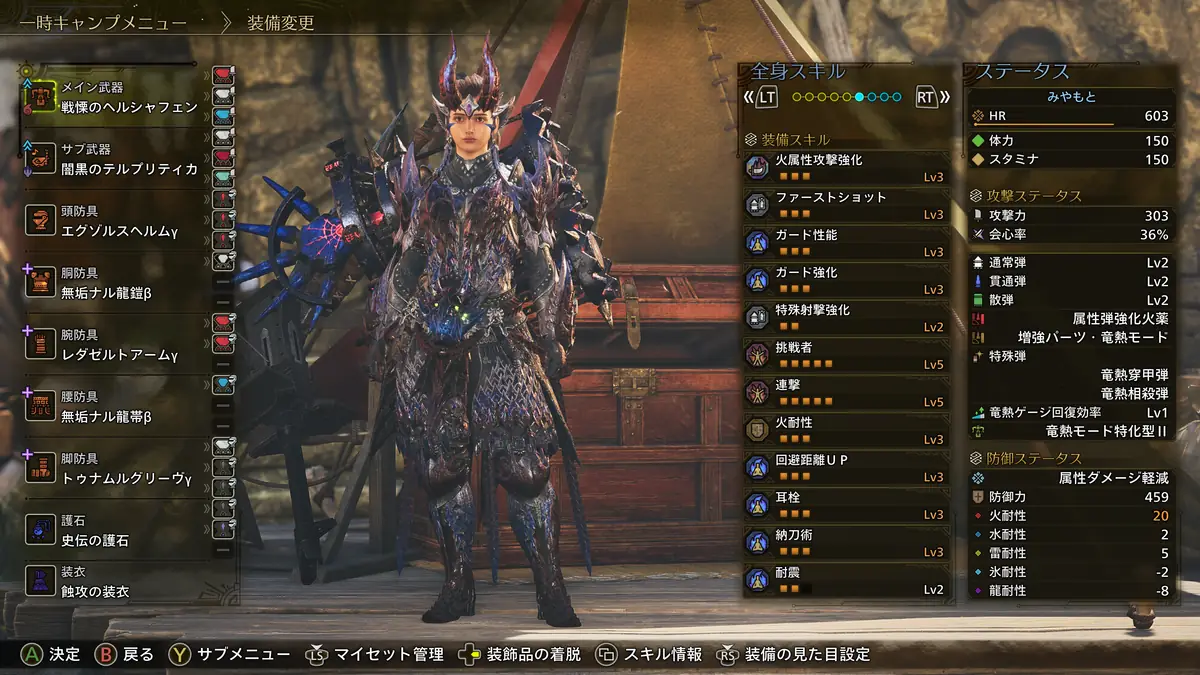Select the ガード強化 skill row
Viewport: 1200px width, 675px height.
[846, 280]
